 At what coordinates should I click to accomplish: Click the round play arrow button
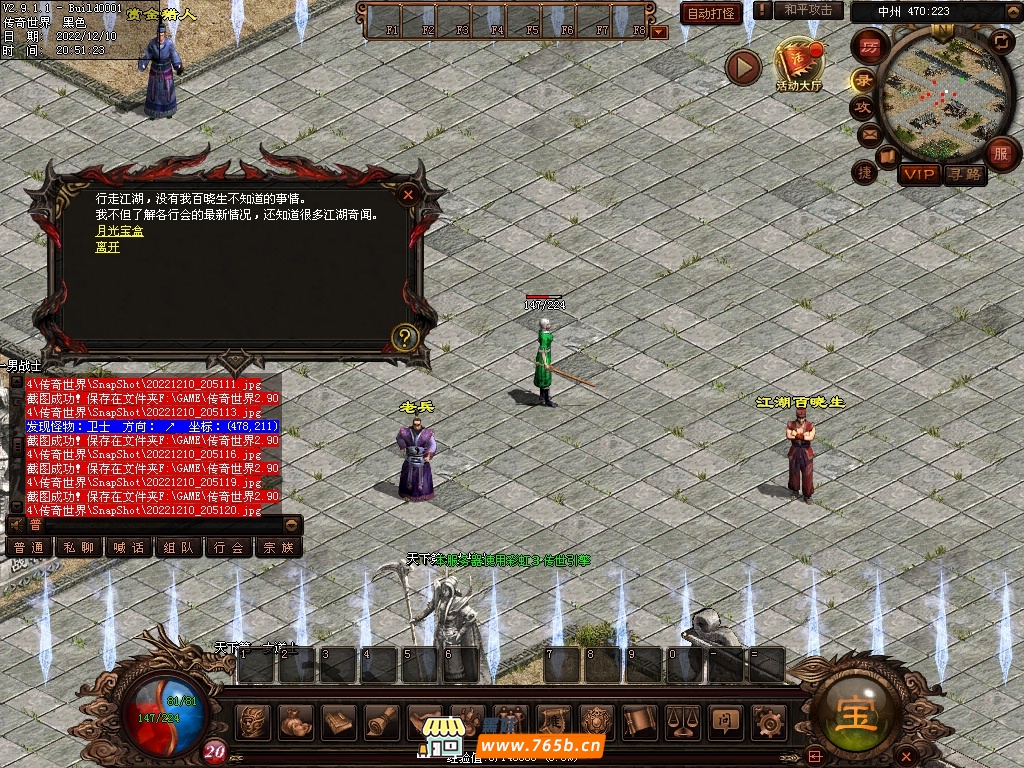pyautogui.click(x=743, y=68)
